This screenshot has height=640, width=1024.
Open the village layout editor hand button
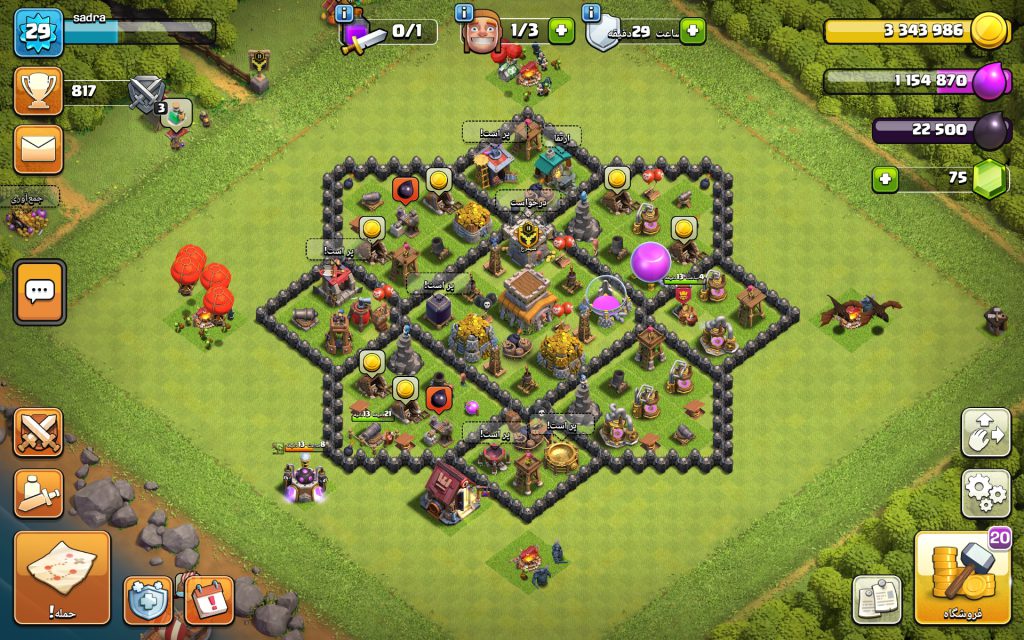pos(985,432)
